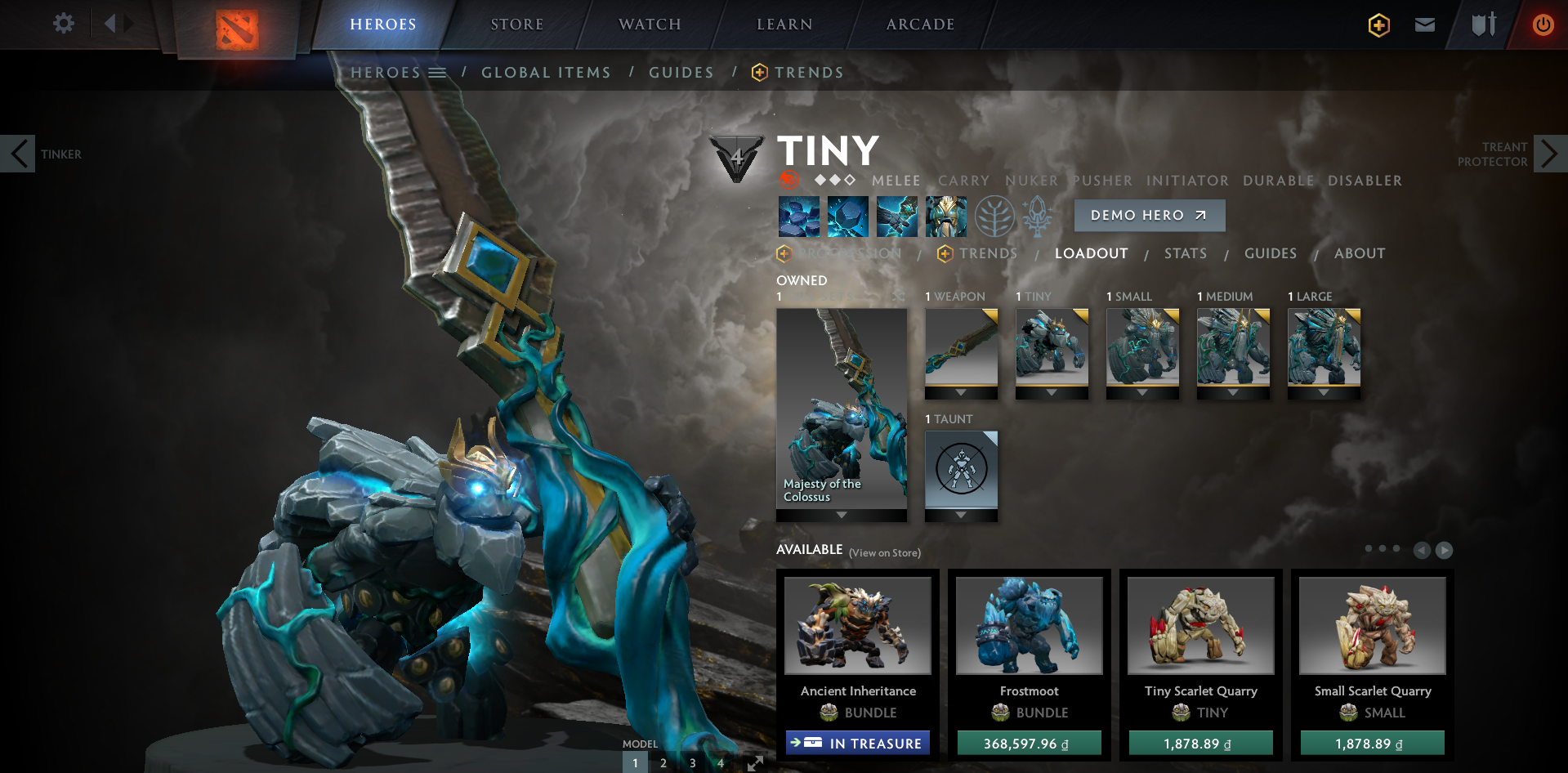Expand the Taunt slot options
Viewport: 1568px width, 773px height.
tap(962, 515)
